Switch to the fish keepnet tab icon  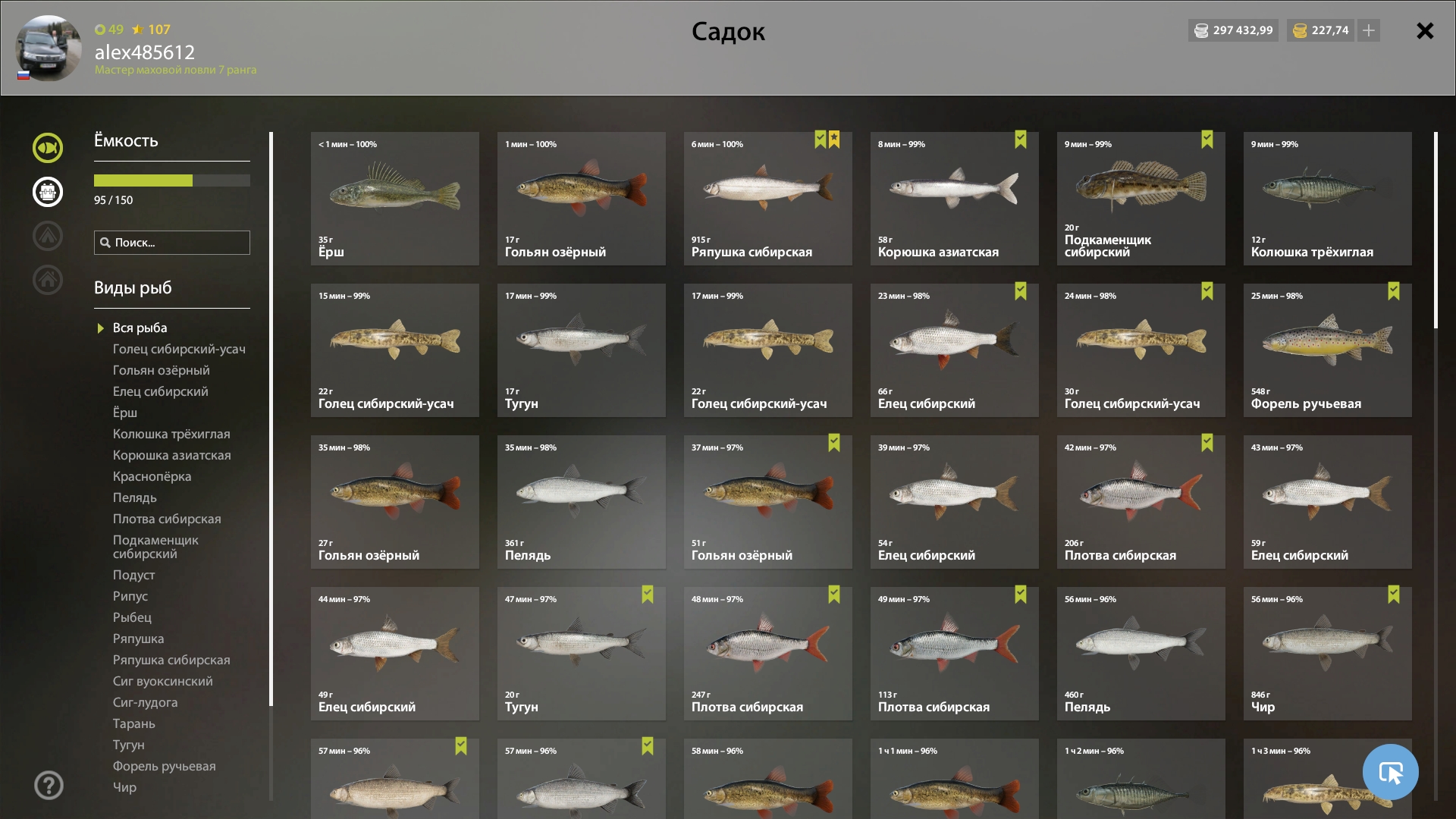(48, 148)
